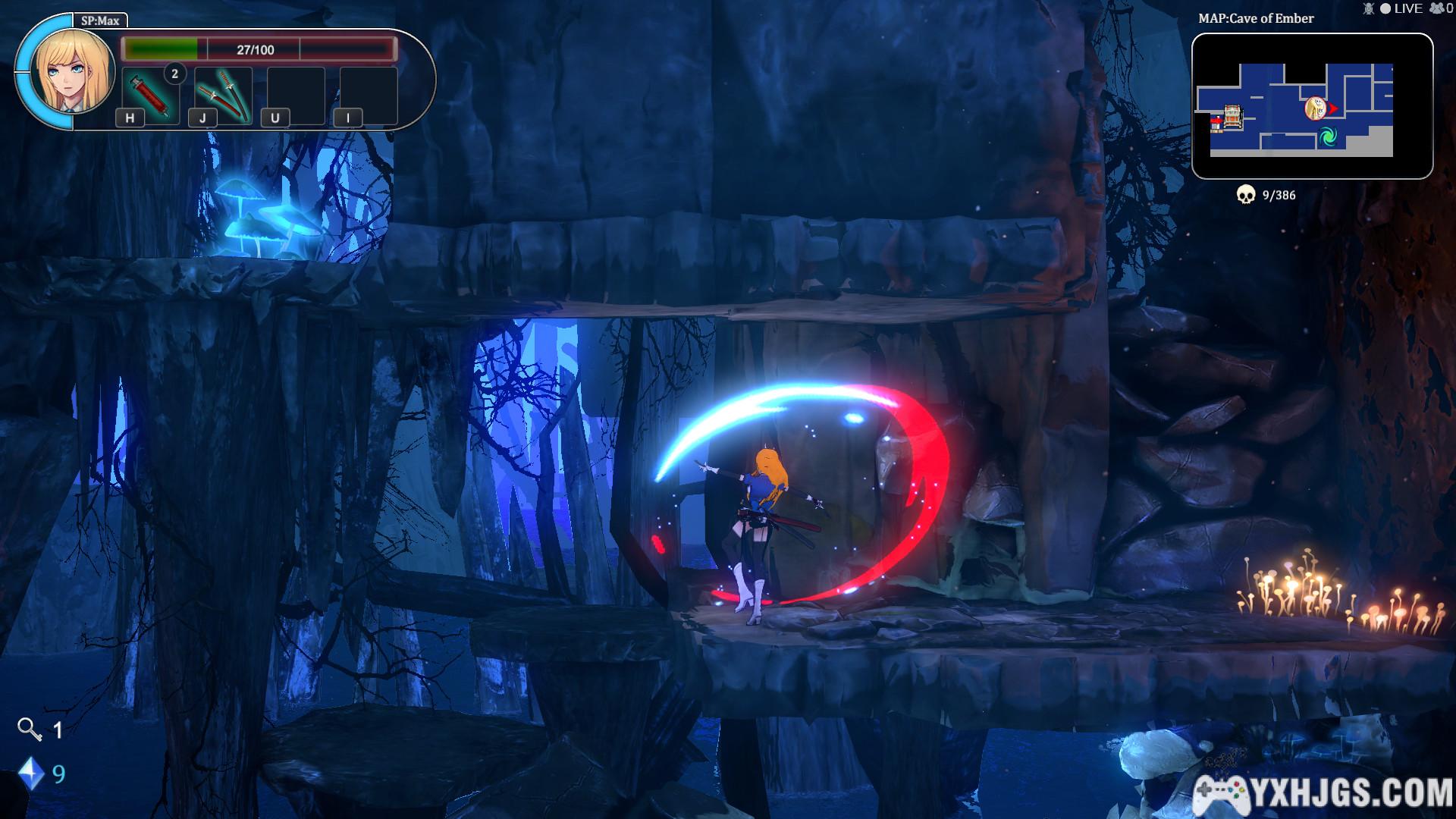Open the Cave of Ember minimap
Viewport: 1456px width, 819px height.
point(1312,106)
